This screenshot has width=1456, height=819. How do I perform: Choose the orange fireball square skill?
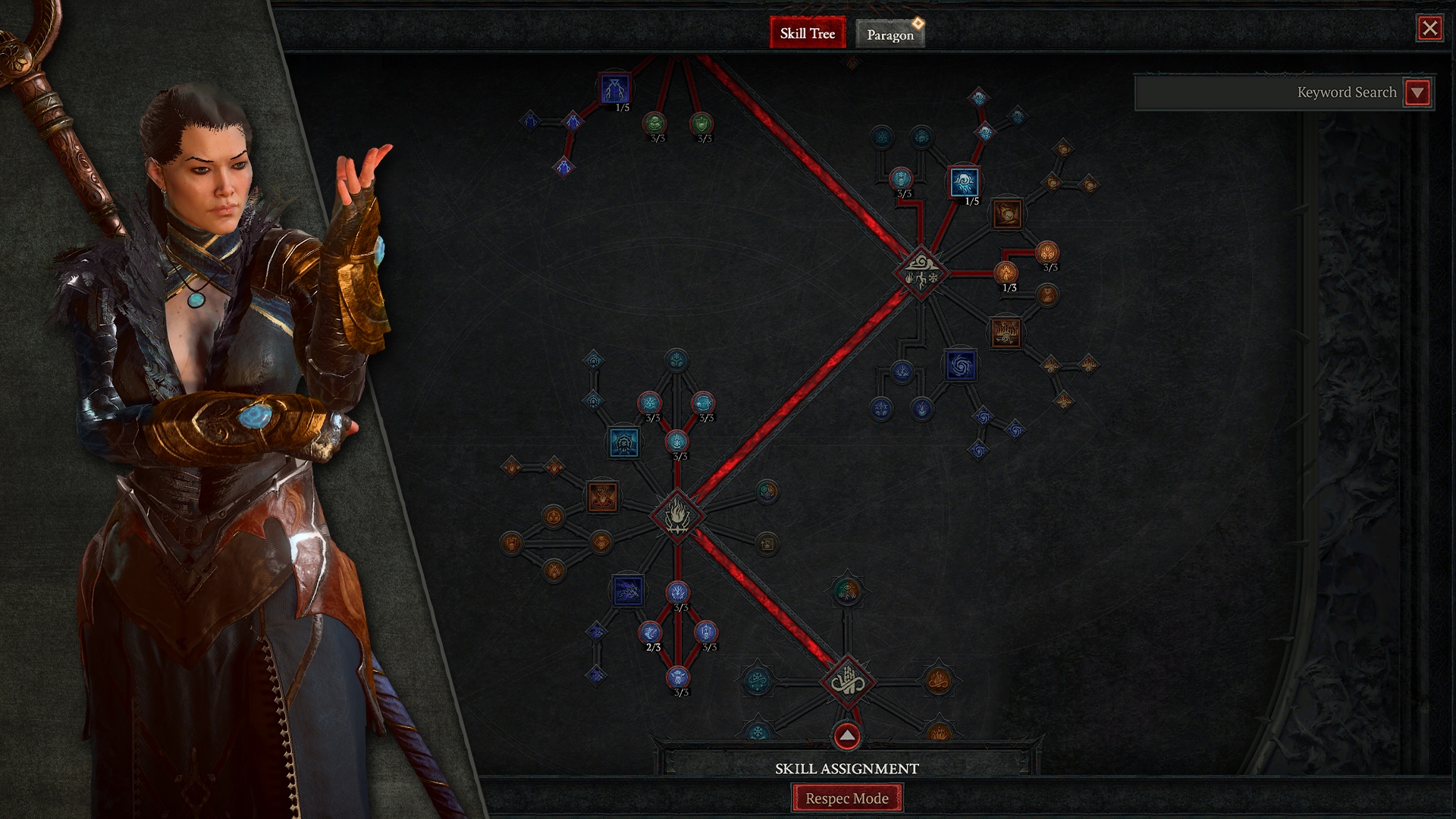click(1006, 215)
